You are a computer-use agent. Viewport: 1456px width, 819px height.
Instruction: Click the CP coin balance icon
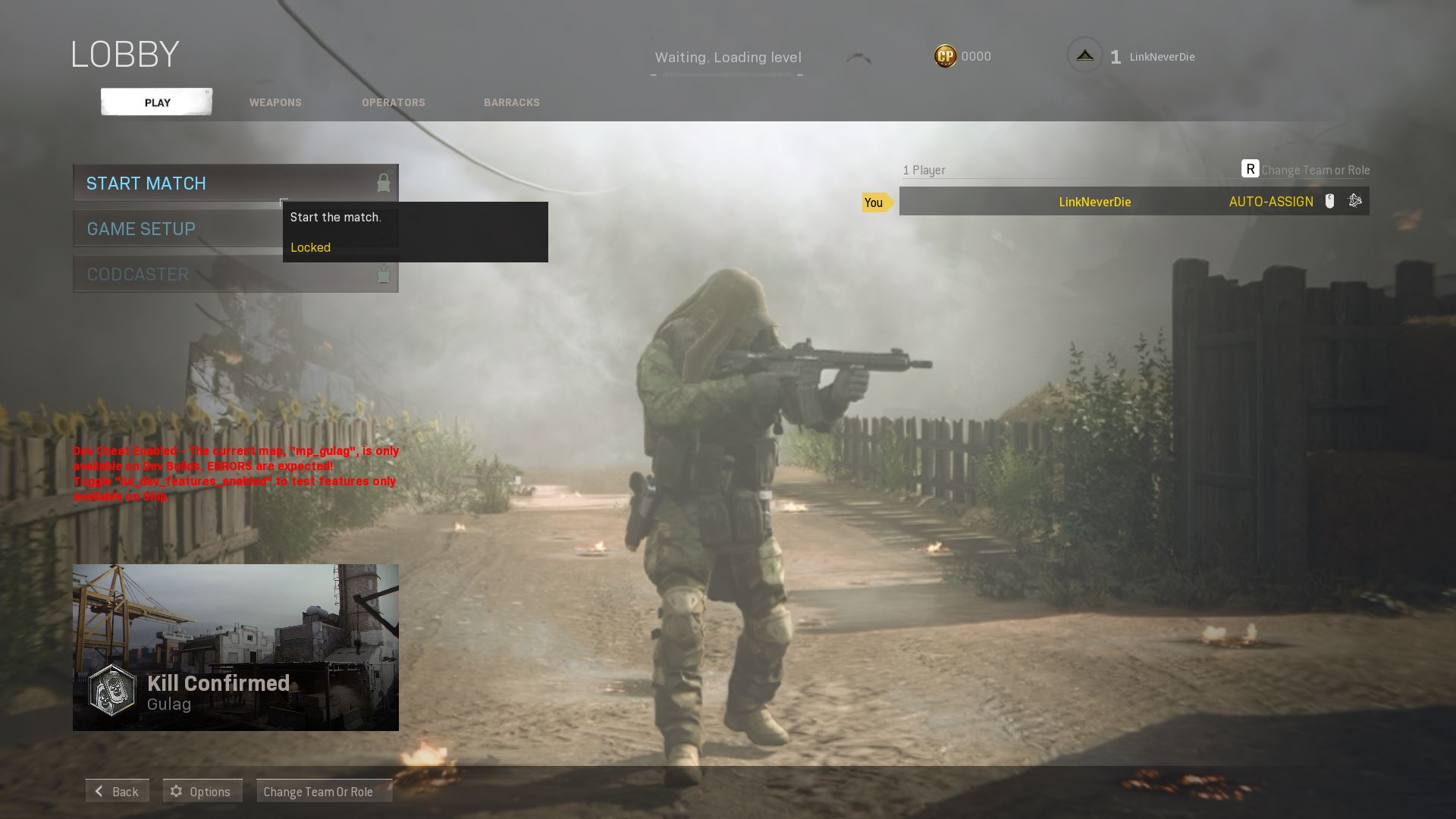(x=945, y=55)
